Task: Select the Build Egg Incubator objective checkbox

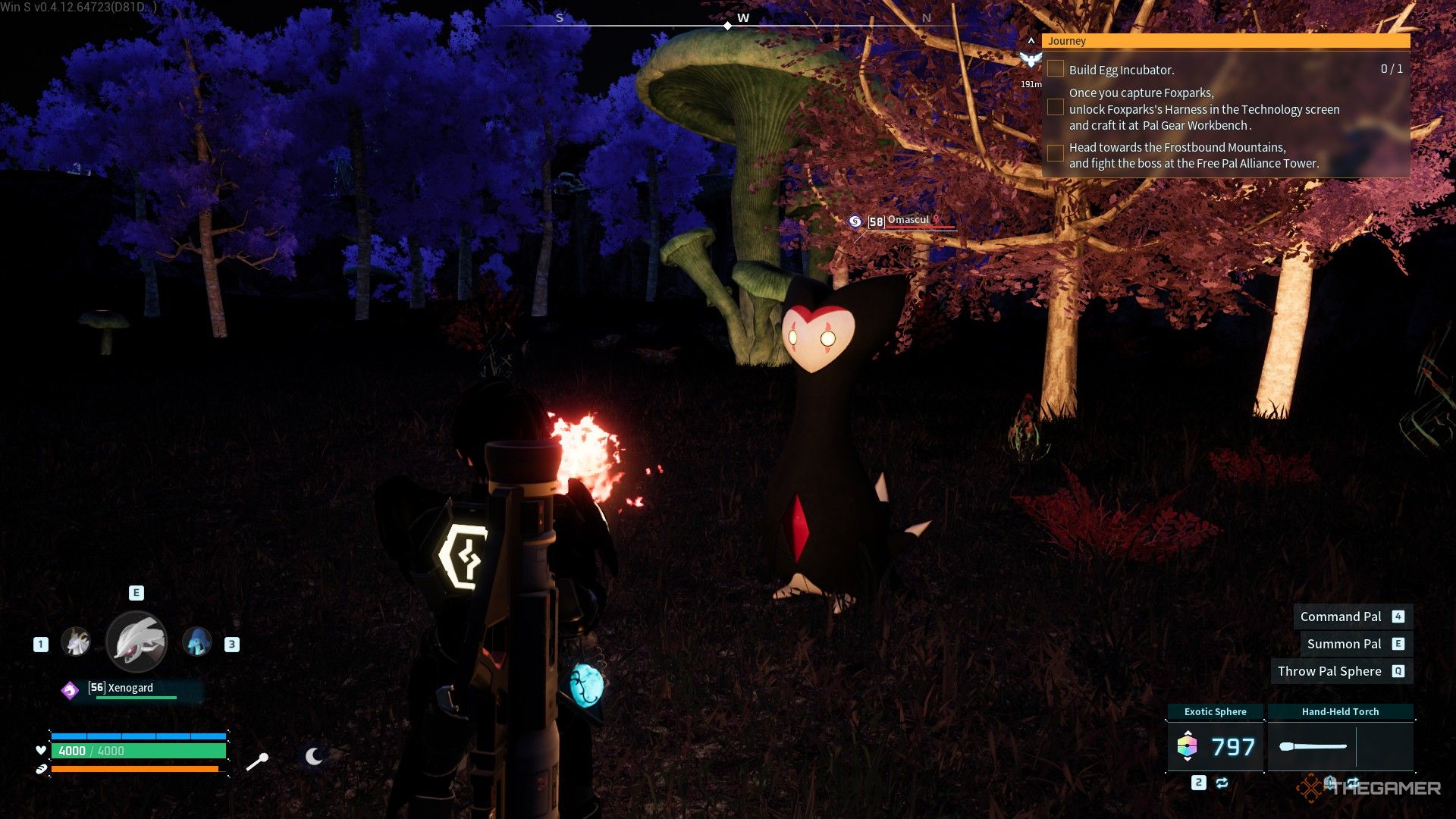Action: pos(1055,69)
